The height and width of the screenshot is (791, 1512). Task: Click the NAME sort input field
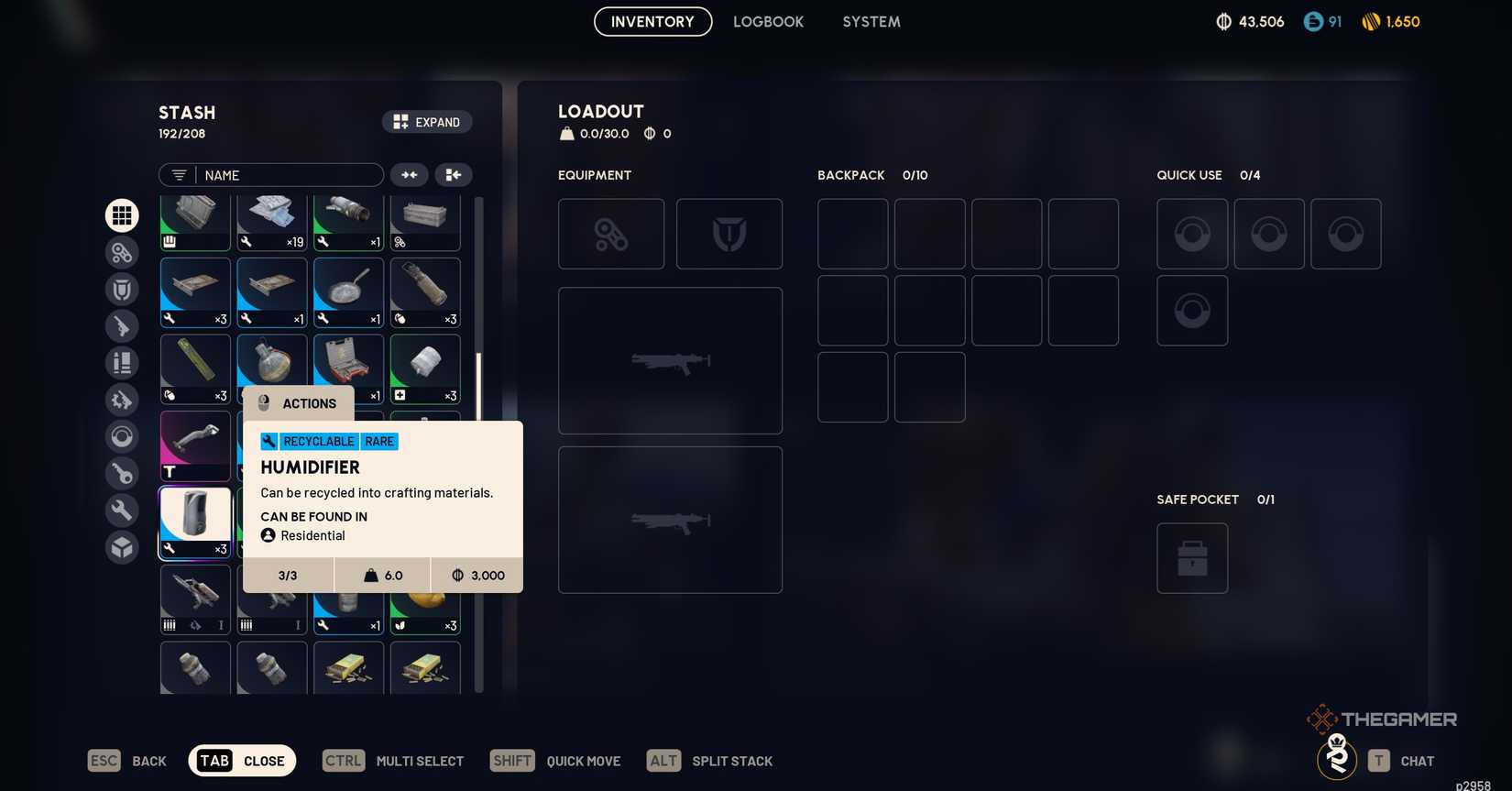(x=284, y=174)
